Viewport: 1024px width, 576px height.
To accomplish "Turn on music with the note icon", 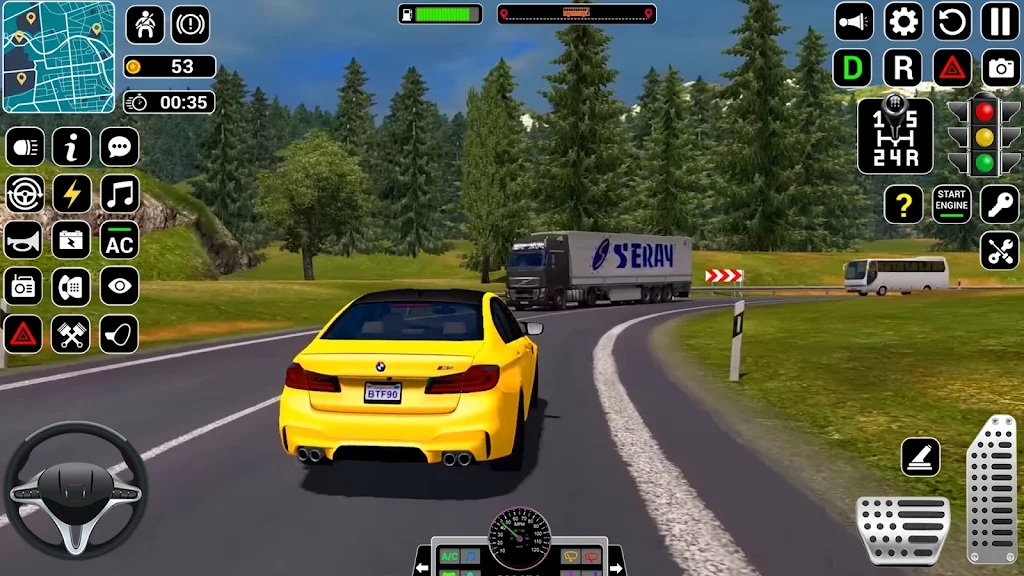I will pos(119,193).
